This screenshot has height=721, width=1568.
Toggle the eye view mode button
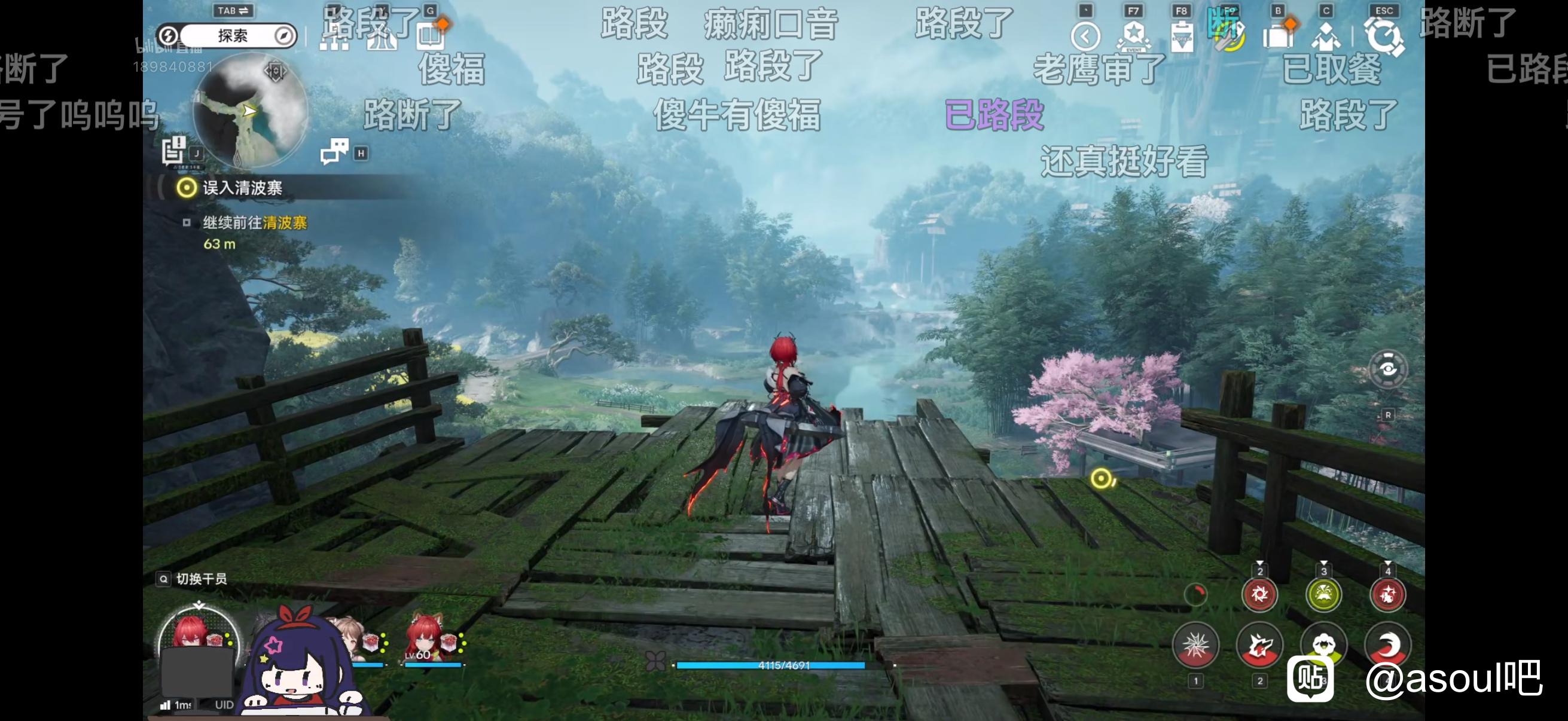point(1388,369)
